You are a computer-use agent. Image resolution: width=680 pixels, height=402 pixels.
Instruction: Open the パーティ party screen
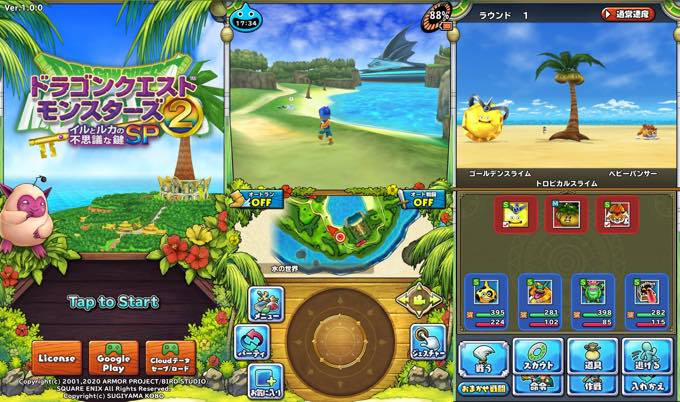point(250,340)
